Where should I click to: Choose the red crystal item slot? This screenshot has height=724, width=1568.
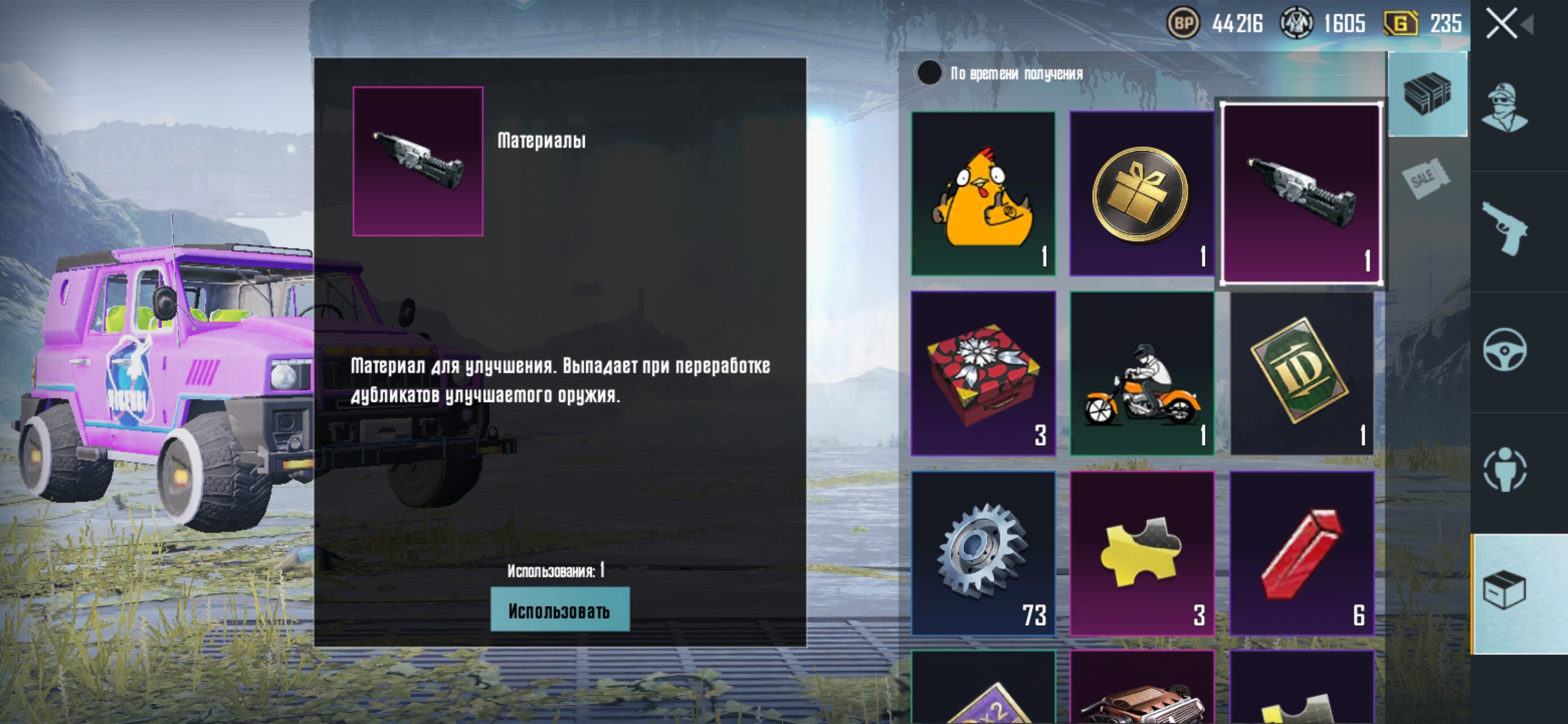pos(1301,553)
